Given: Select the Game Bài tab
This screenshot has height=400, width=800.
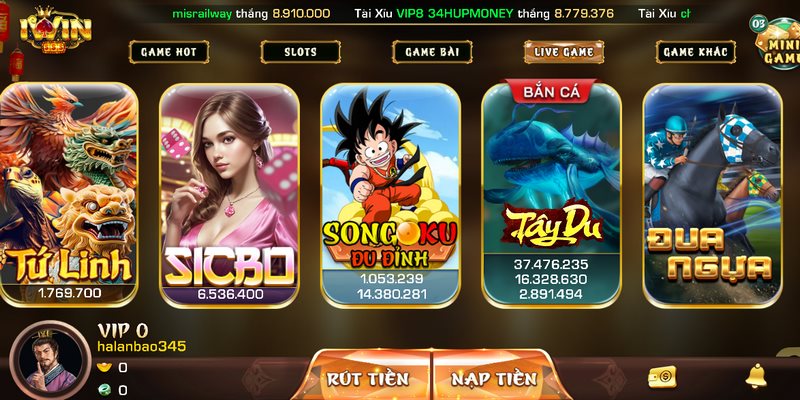Looking at the screenshot, I should click(x=432, y=52).
